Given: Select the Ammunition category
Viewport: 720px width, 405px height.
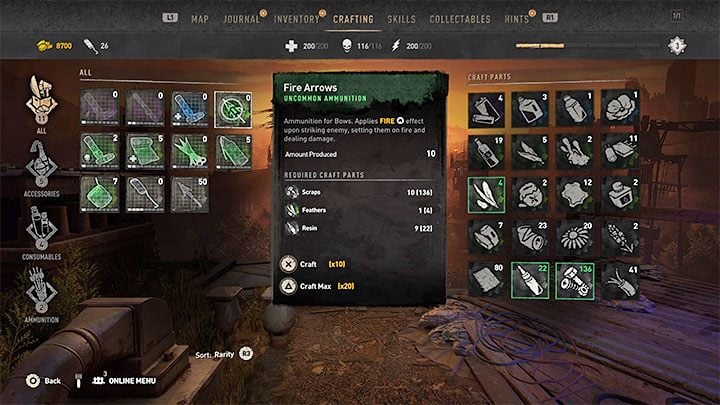Looking at the screenshot, I should 39,292.
